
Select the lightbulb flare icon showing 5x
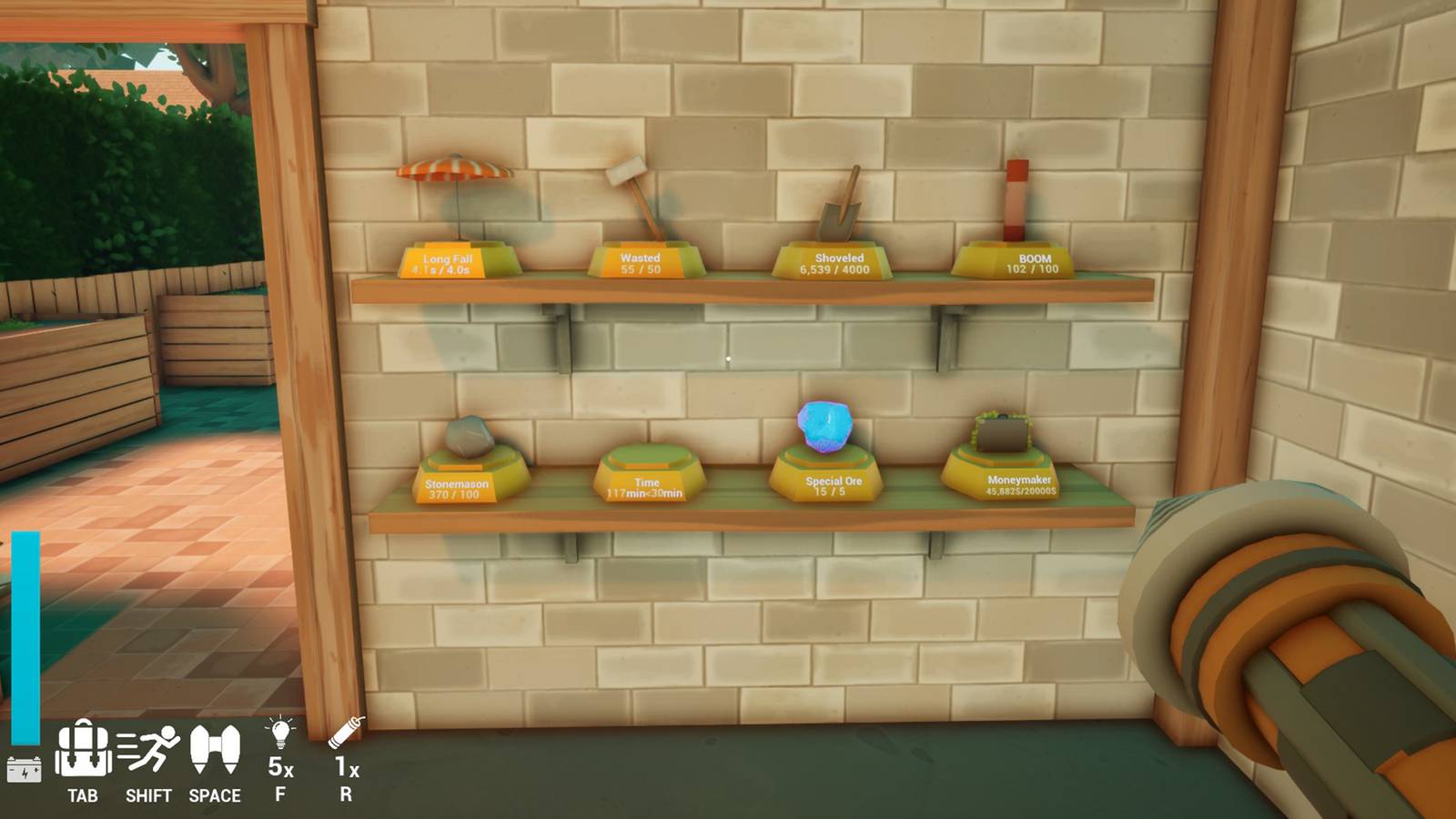tap(281, 733)
